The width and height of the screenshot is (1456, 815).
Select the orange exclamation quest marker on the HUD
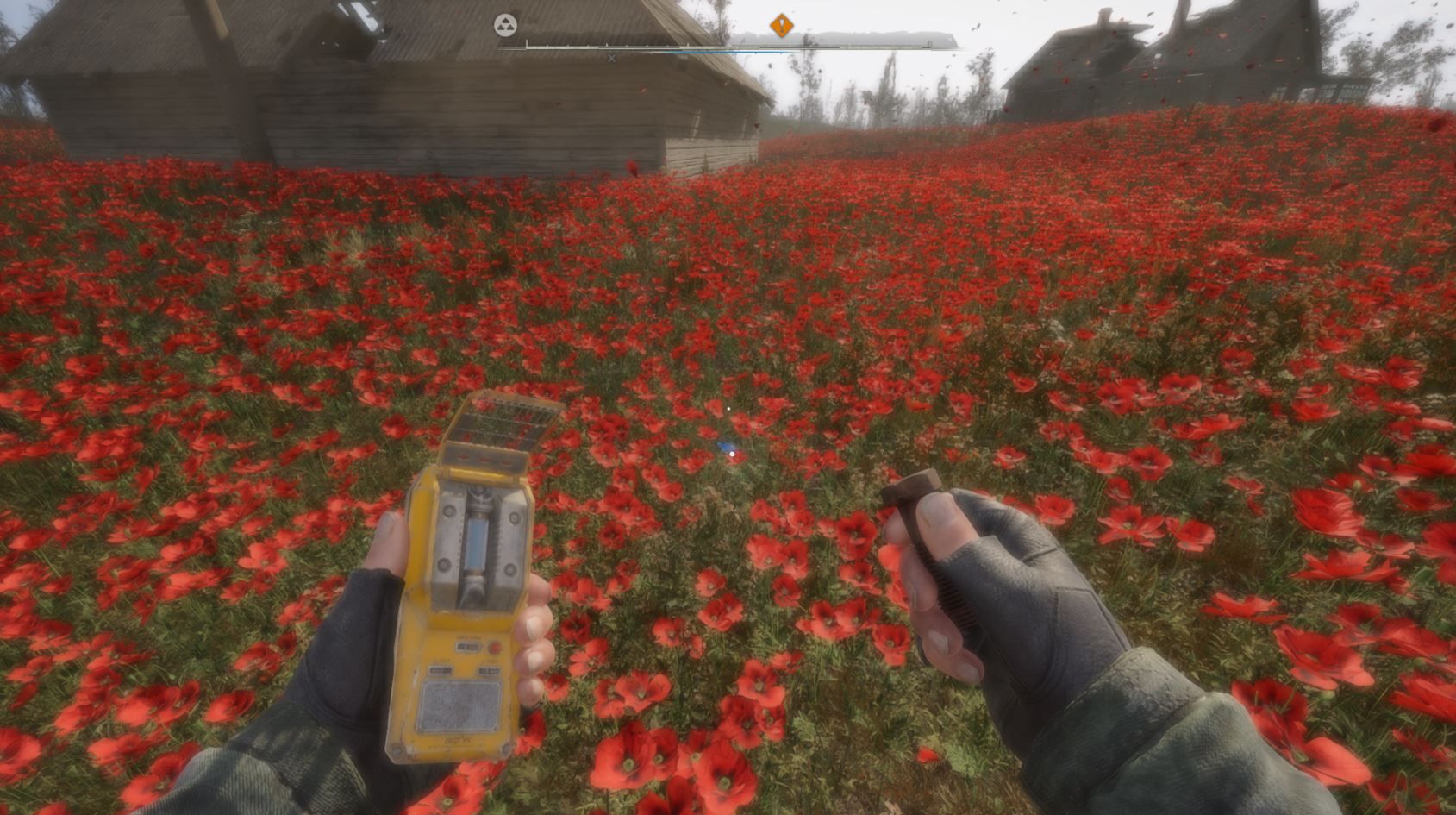782,26
